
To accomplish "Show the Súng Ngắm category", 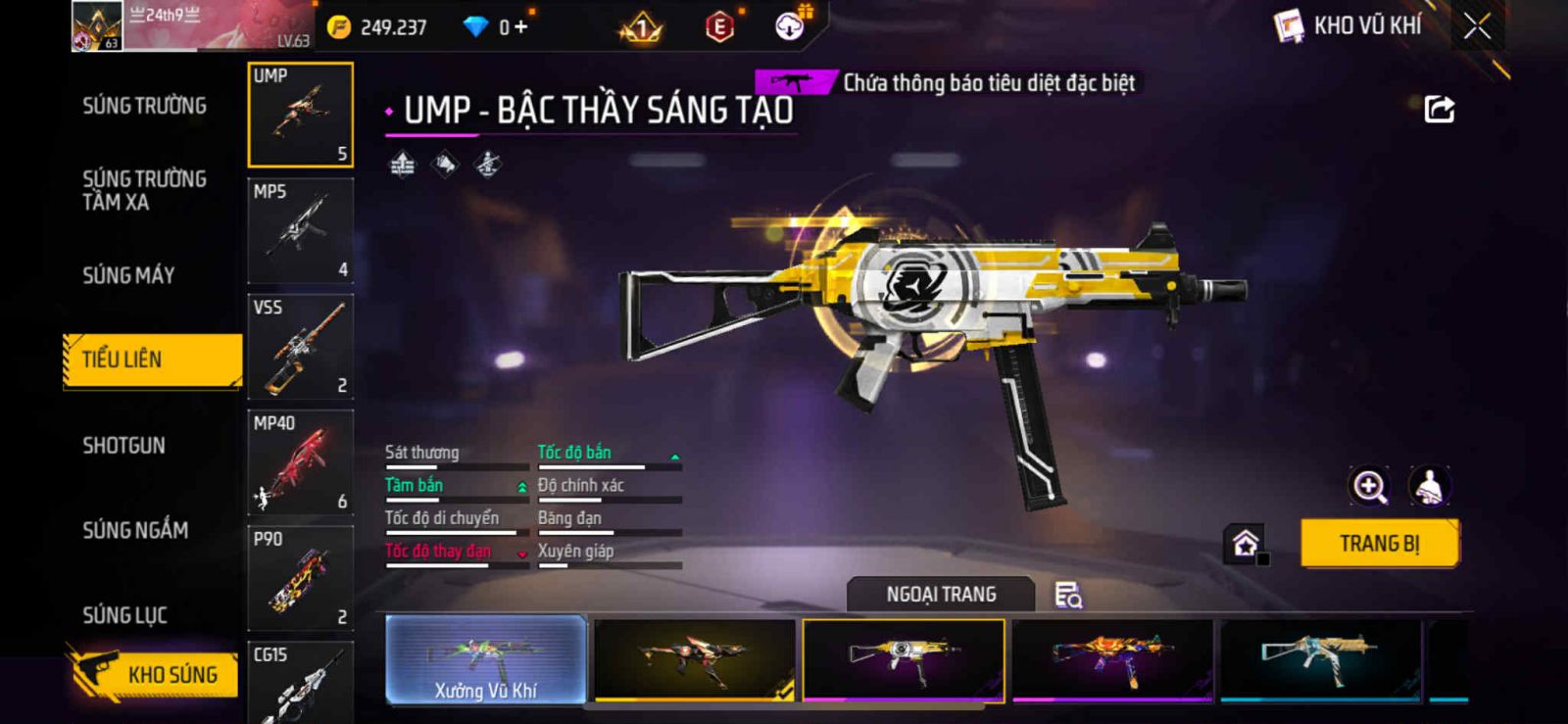I will pos(135,530).
